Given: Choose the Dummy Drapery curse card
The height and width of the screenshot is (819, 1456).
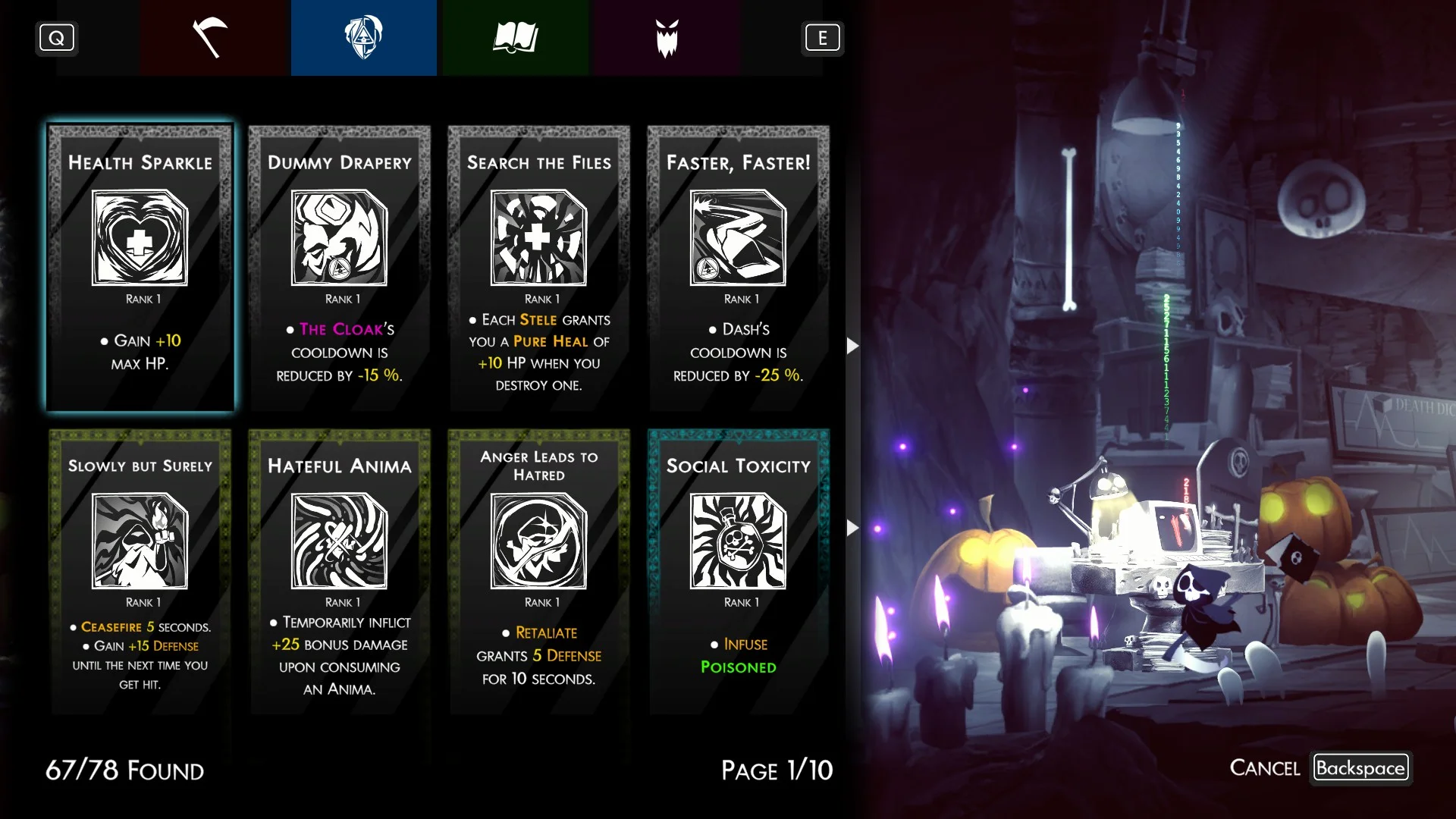Looking at the screenshot, I should pos(339,268).
